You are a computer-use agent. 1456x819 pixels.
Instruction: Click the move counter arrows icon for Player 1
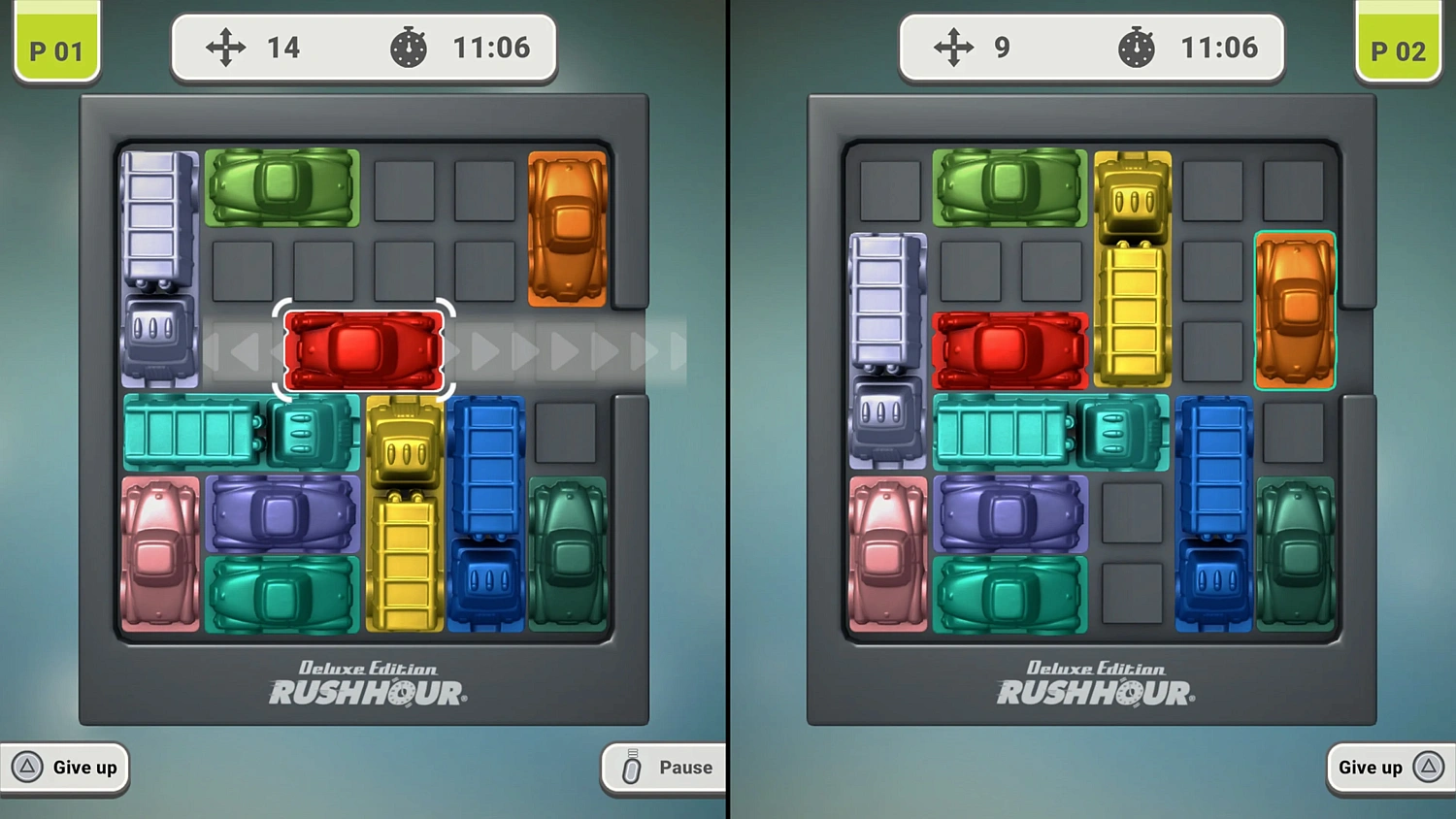[225, 47]
